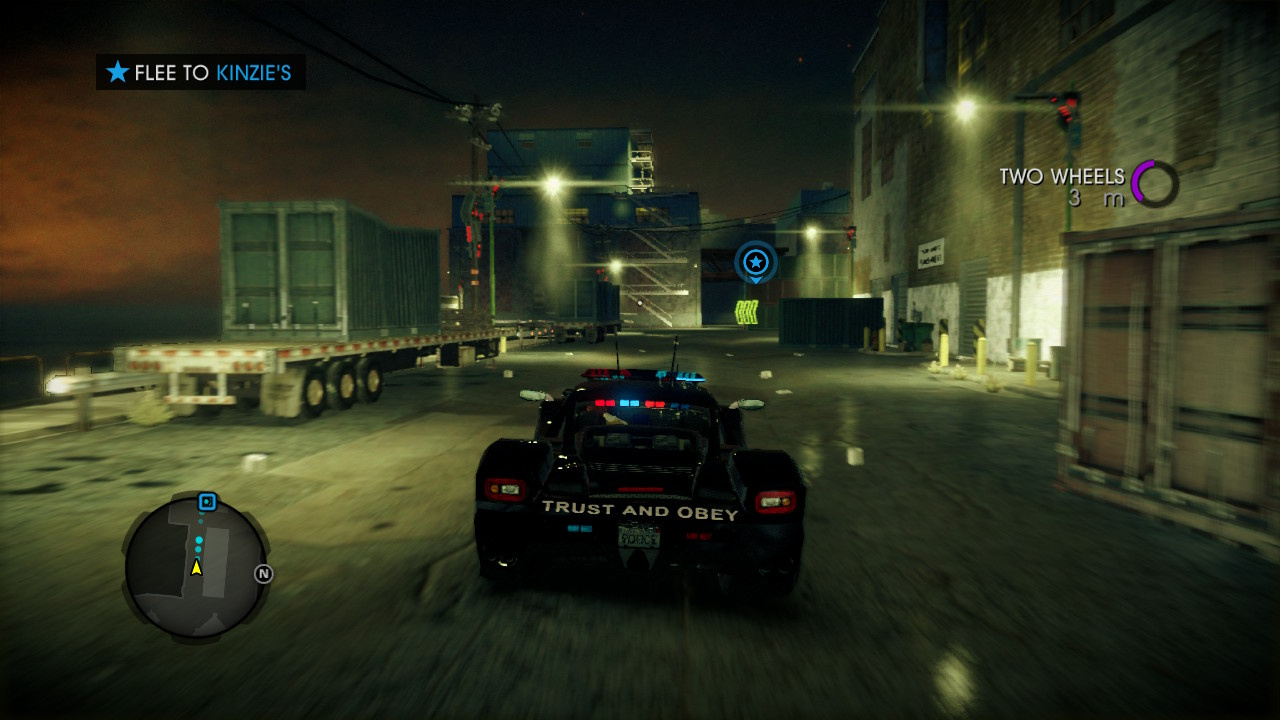1280x720 pixels.
Task: Click the red traffic light overhead
Action: coord(1065,110)
